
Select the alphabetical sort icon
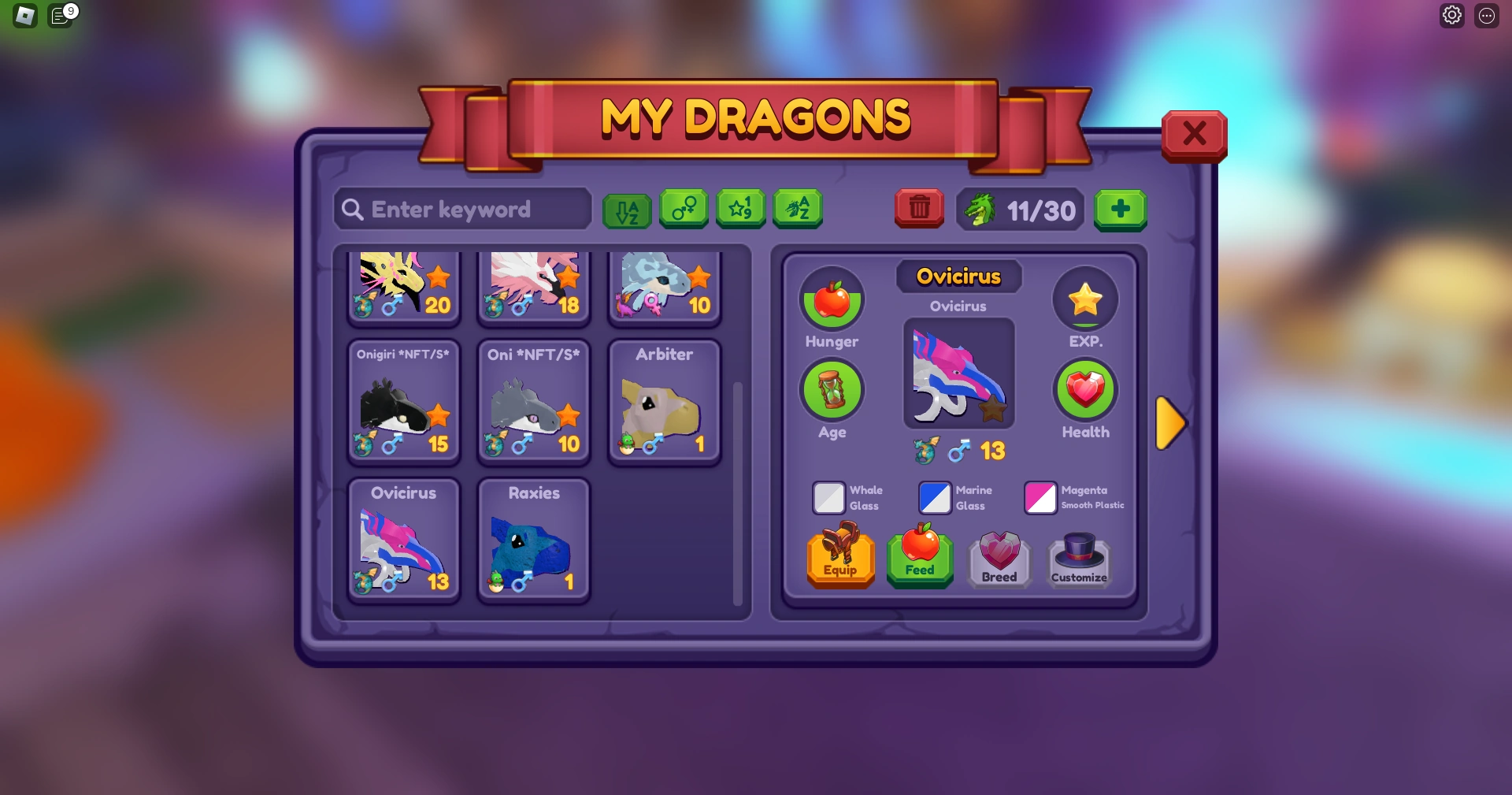(x=627, y=209)
